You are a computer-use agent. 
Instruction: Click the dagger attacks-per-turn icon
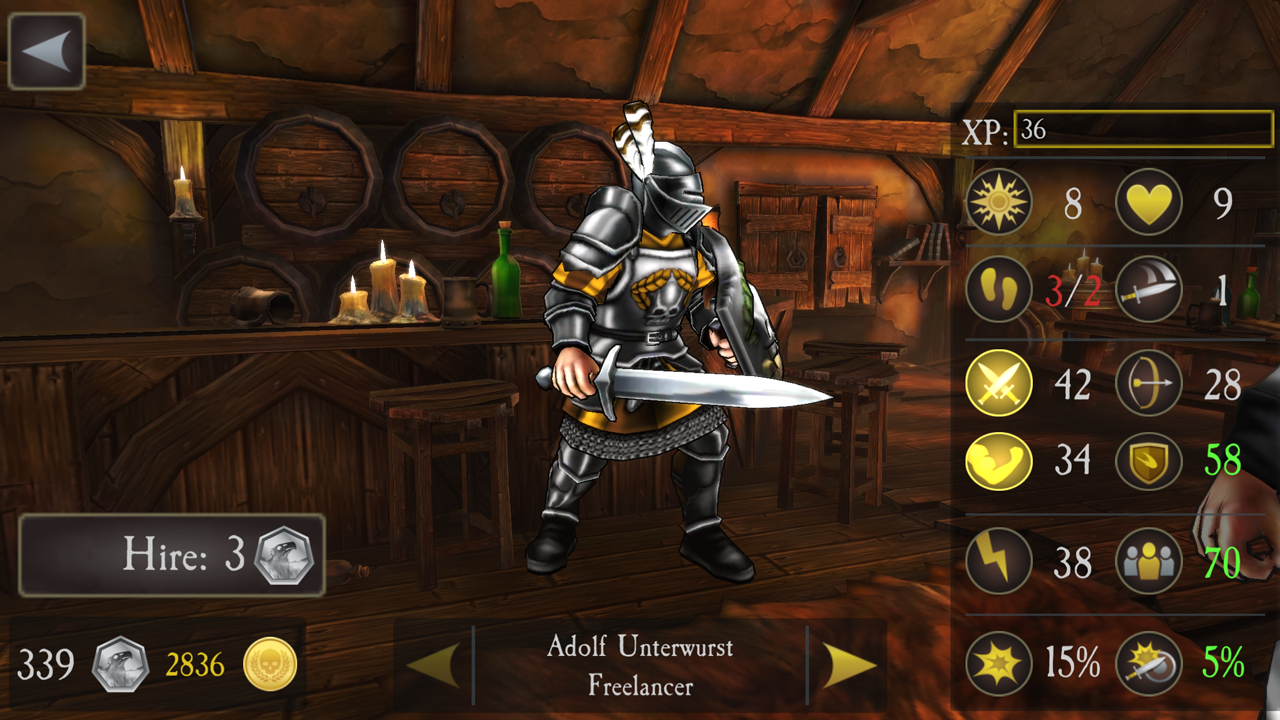tap(1148, 291)
